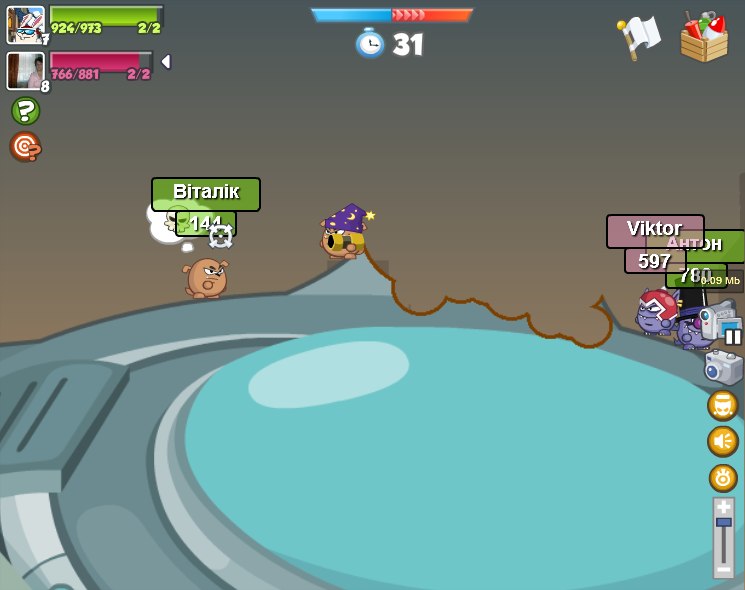Open the green question mark help
The width and height of the screenshot is (745, 590).
click(25, 111)
